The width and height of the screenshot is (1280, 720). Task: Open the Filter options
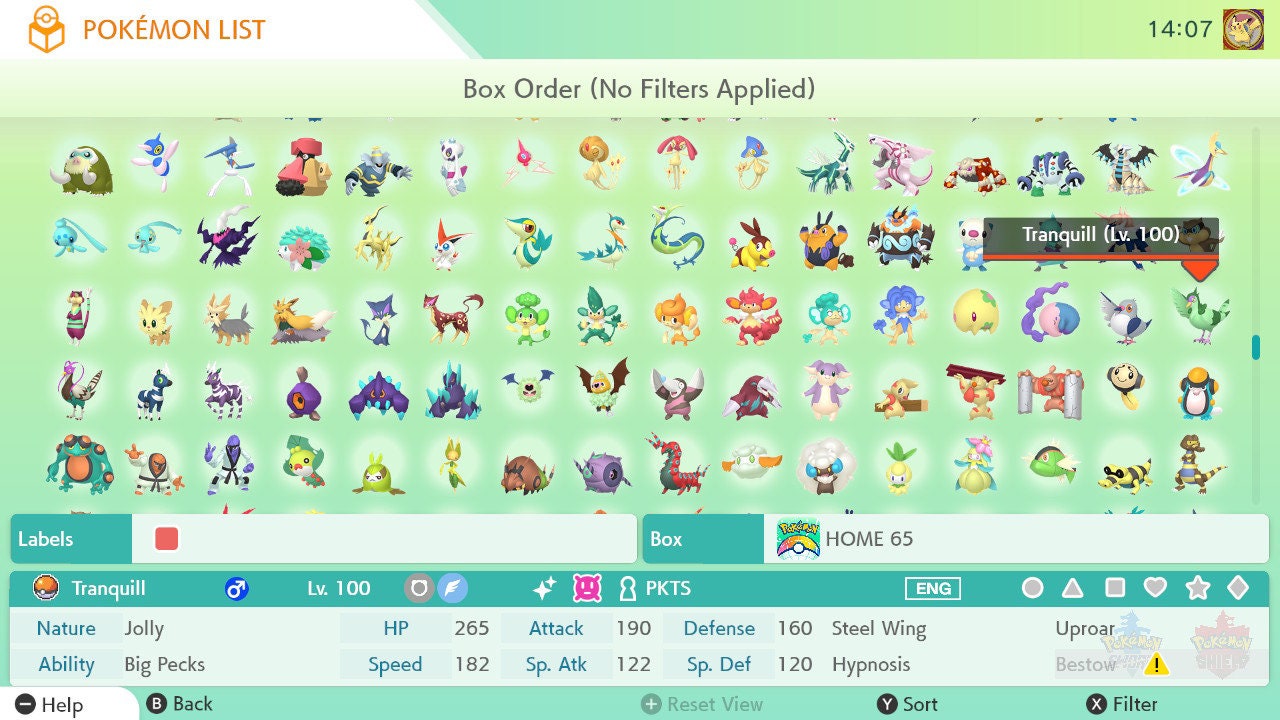click(1122, 704)
